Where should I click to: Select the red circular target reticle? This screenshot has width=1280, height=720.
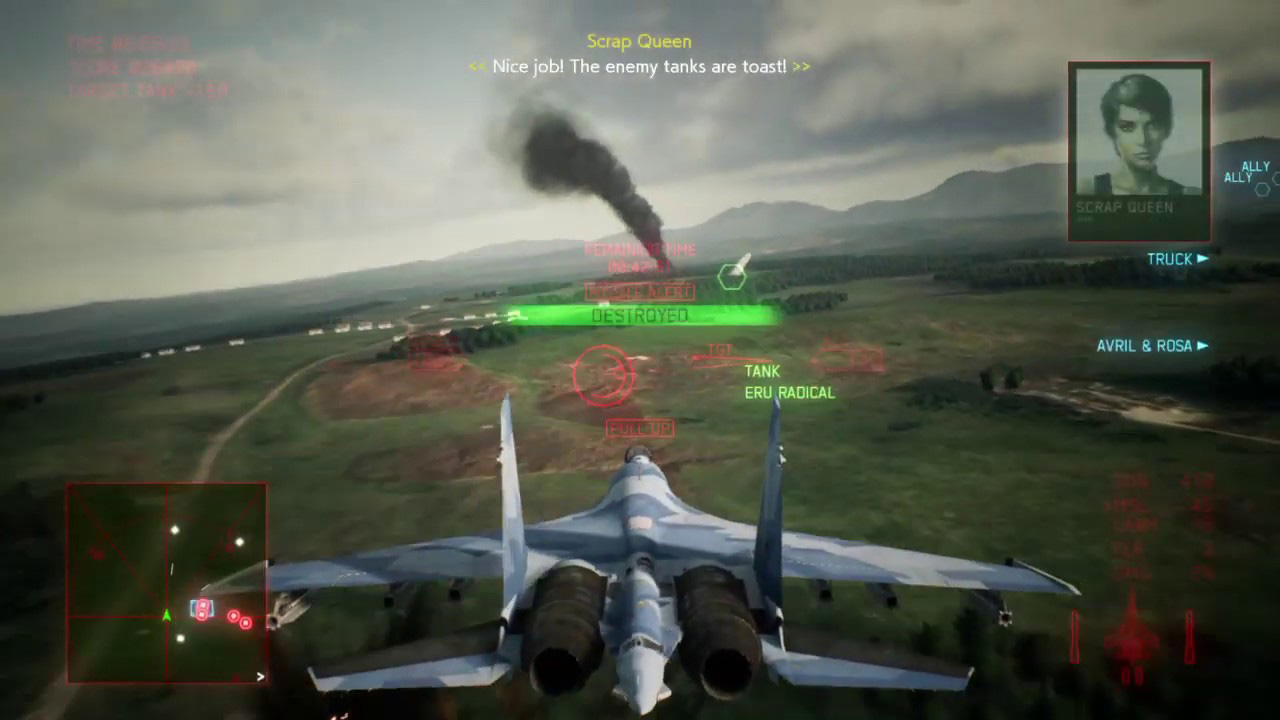coord(603,375)
